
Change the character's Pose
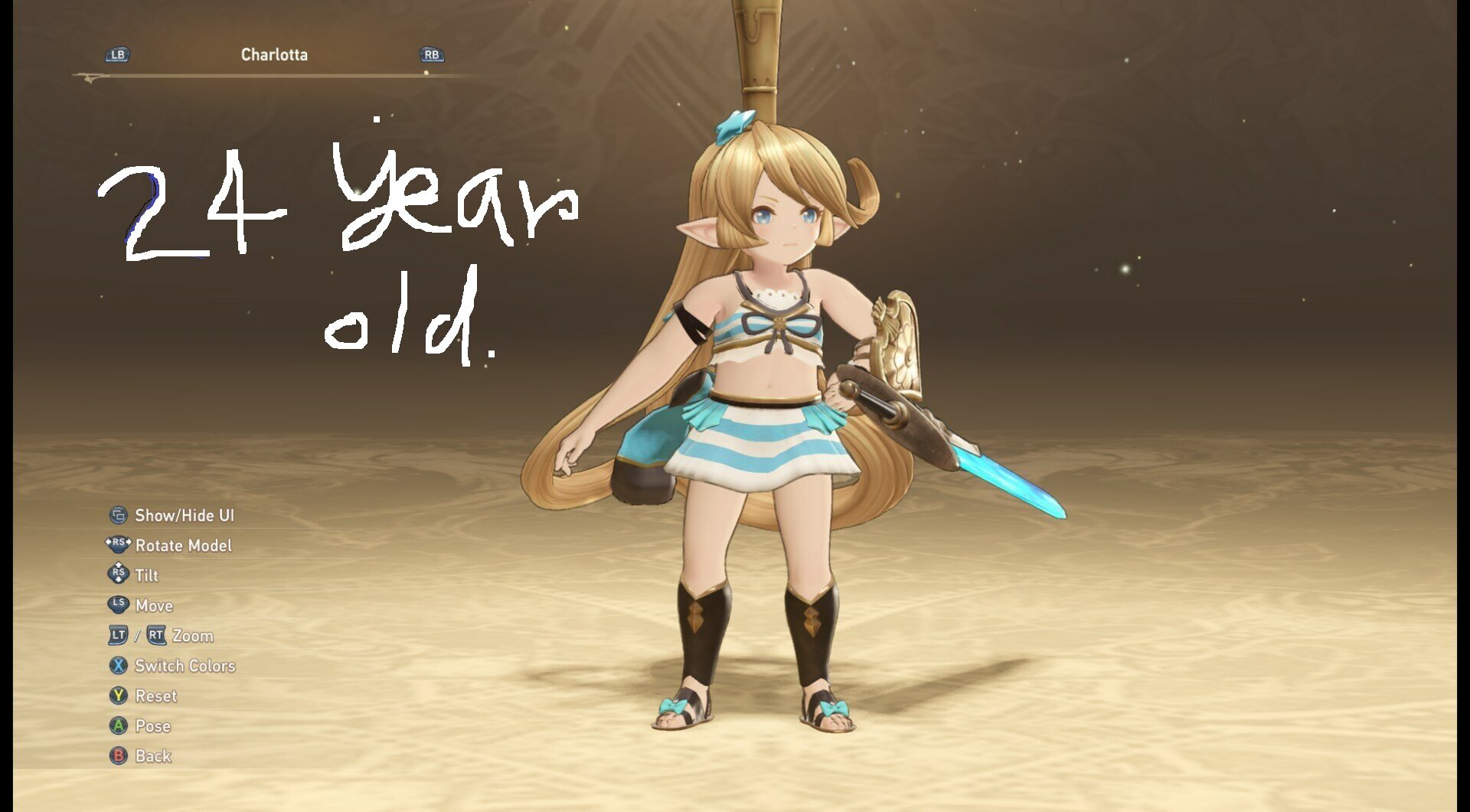[x=152, y=726]
